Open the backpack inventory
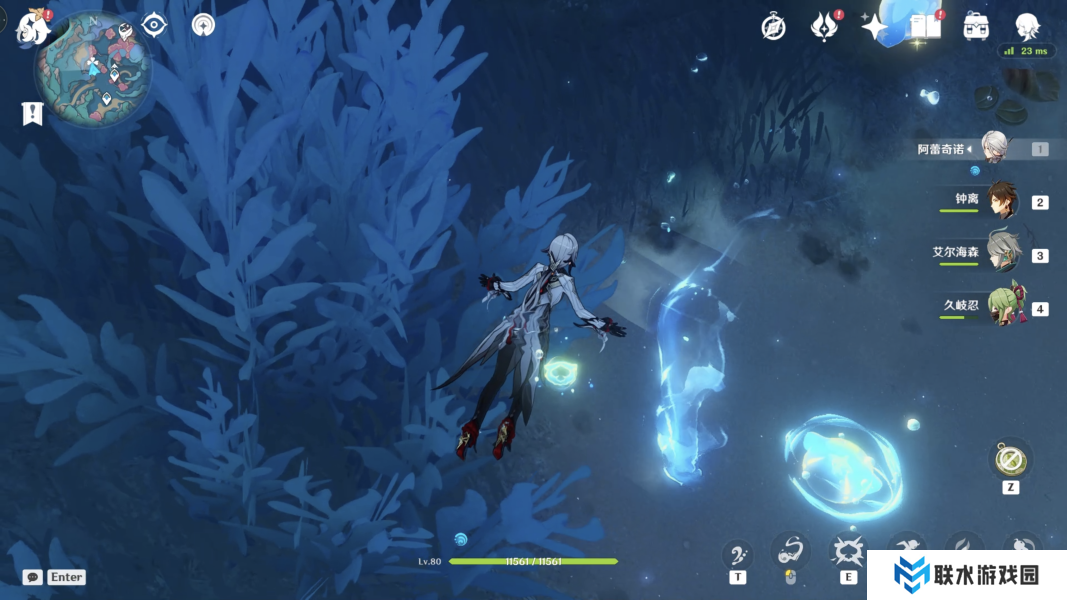 [977, 27]
